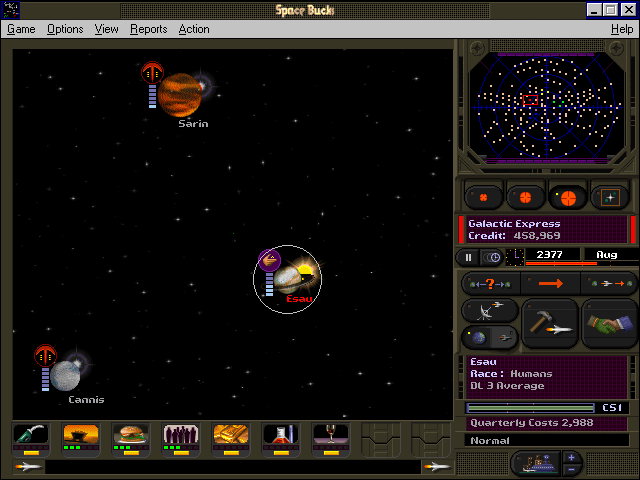Open the View menu

coord(106,29)
